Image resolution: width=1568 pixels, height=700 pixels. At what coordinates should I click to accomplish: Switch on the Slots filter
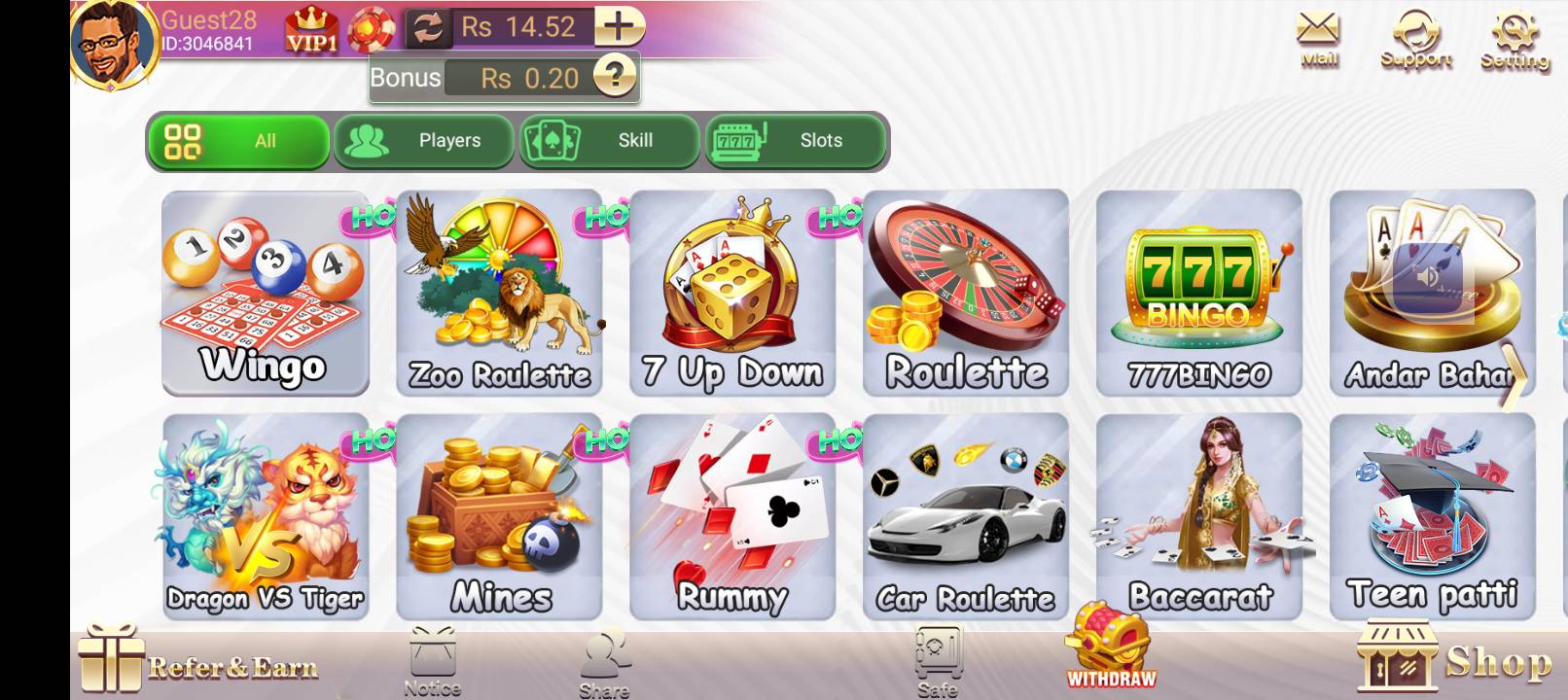coord(796,141)
